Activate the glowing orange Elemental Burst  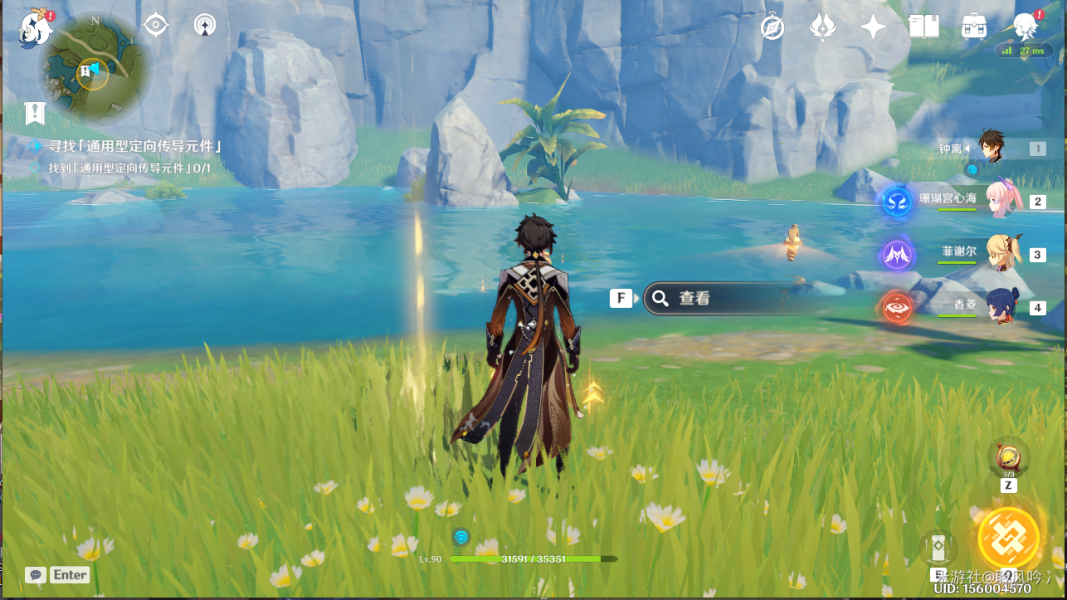click(x=1008, y=538)
